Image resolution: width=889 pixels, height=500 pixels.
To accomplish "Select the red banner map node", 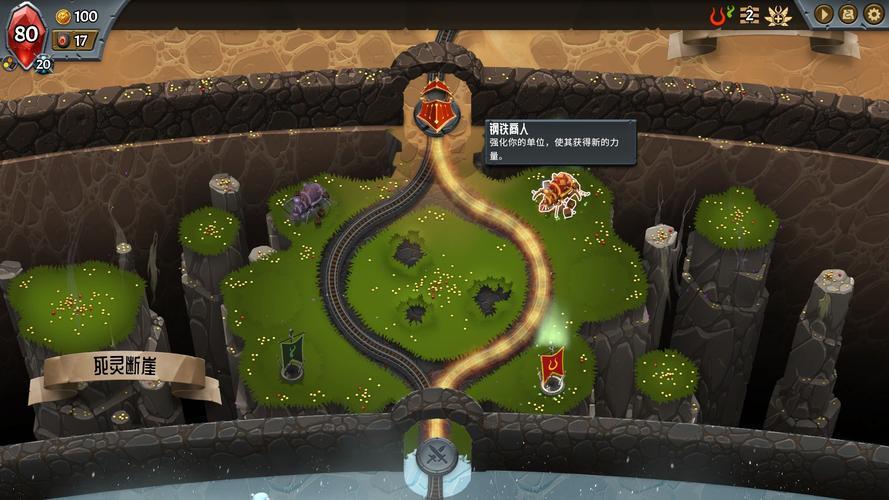I will [x=551, y=368].
